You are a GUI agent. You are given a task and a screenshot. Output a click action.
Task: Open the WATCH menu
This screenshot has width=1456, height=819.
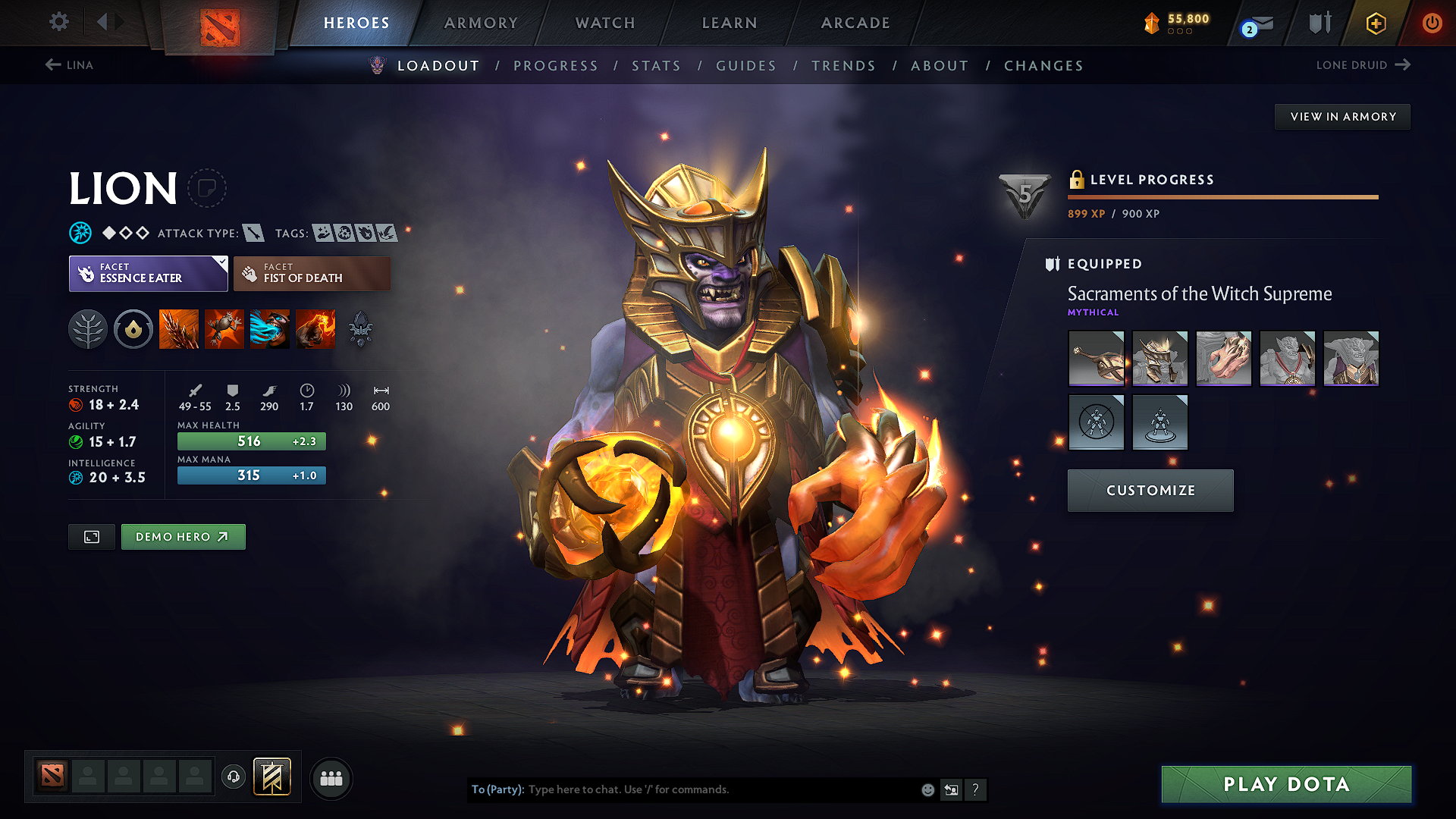click(604, 23)
